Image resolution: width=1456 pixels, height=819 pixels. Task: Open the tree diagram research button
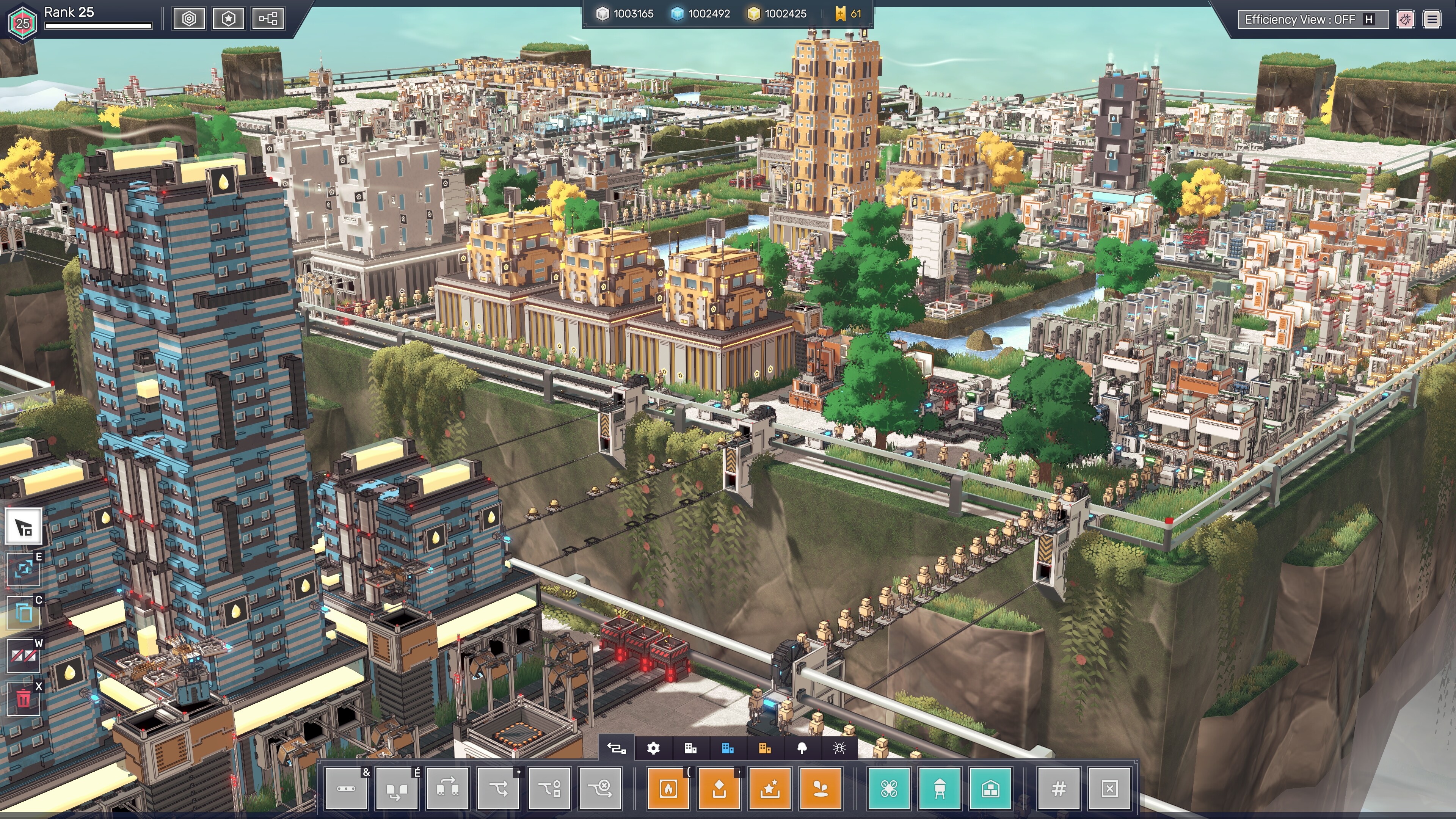coord(268,19)
